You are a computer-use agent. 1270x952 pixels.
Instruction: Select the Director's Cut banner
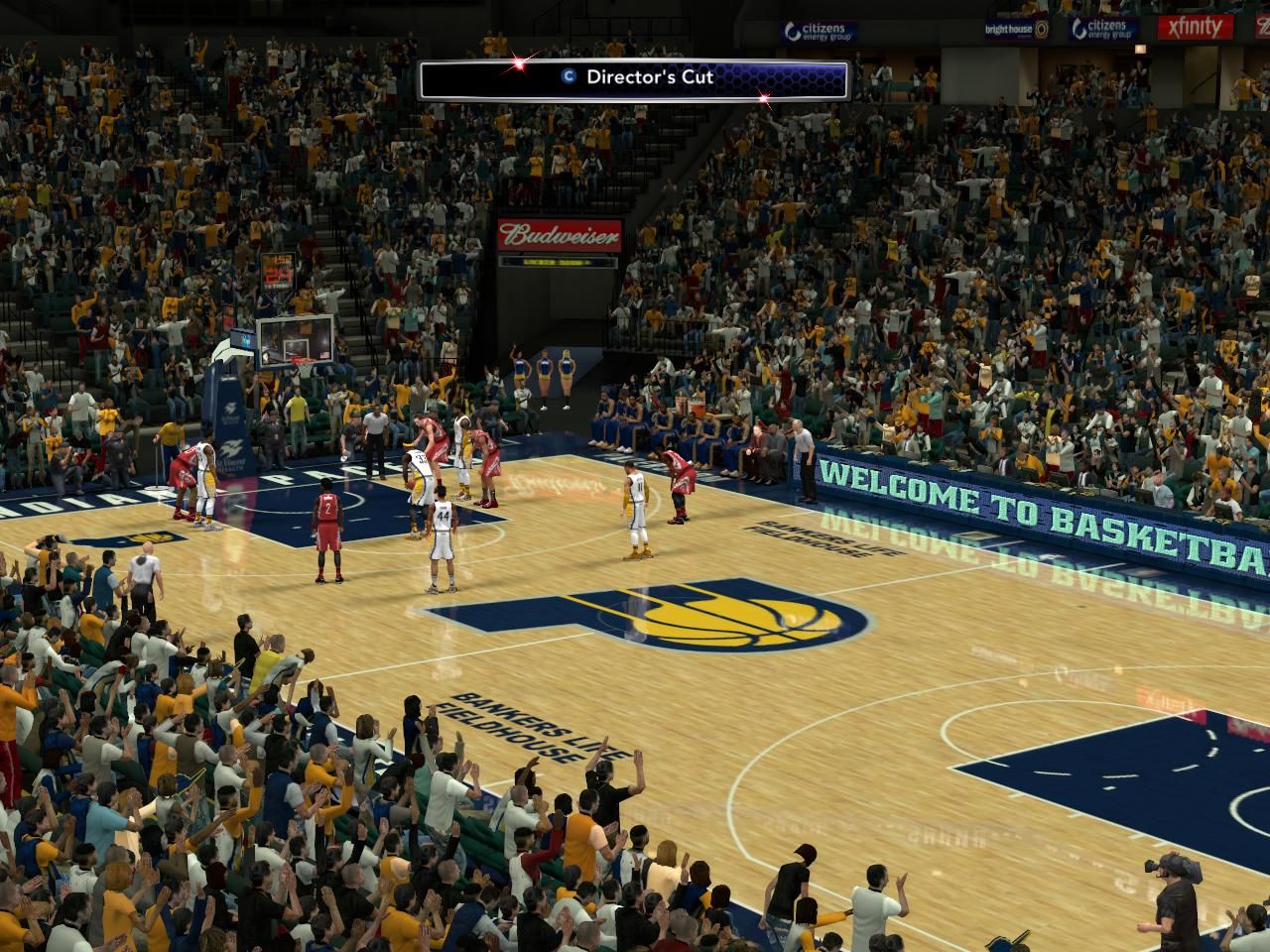(x=634, y=79)
